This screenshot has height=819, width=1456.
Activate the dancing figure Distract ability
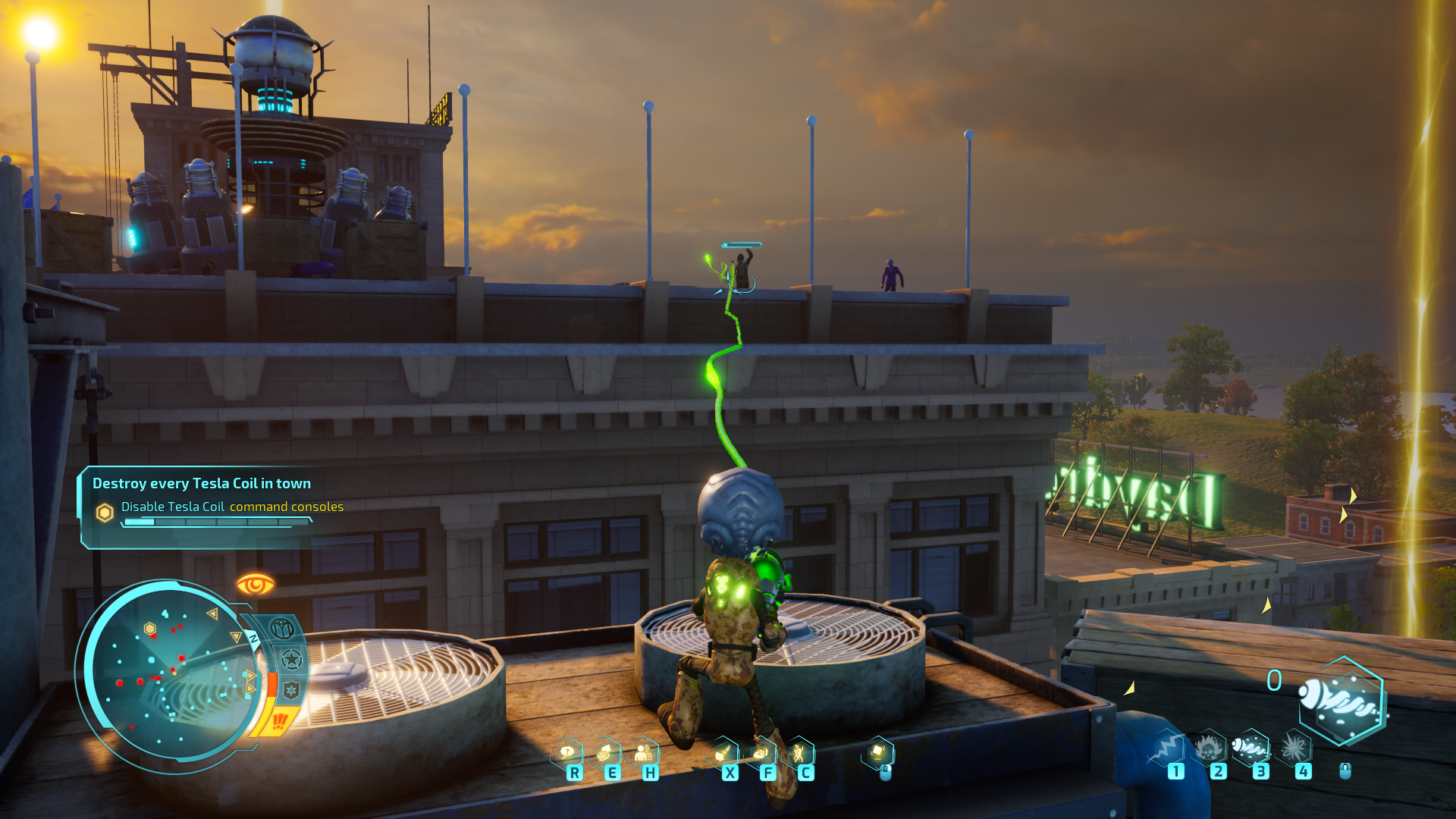pyautogui.click(x=799, y=753)
